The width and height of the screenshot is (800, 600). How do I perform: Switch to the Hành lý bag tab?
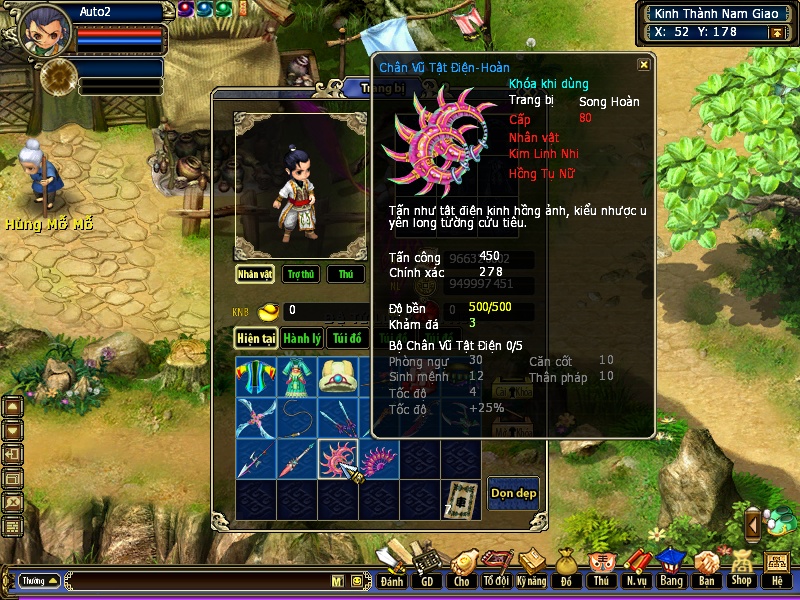(300, 338)
